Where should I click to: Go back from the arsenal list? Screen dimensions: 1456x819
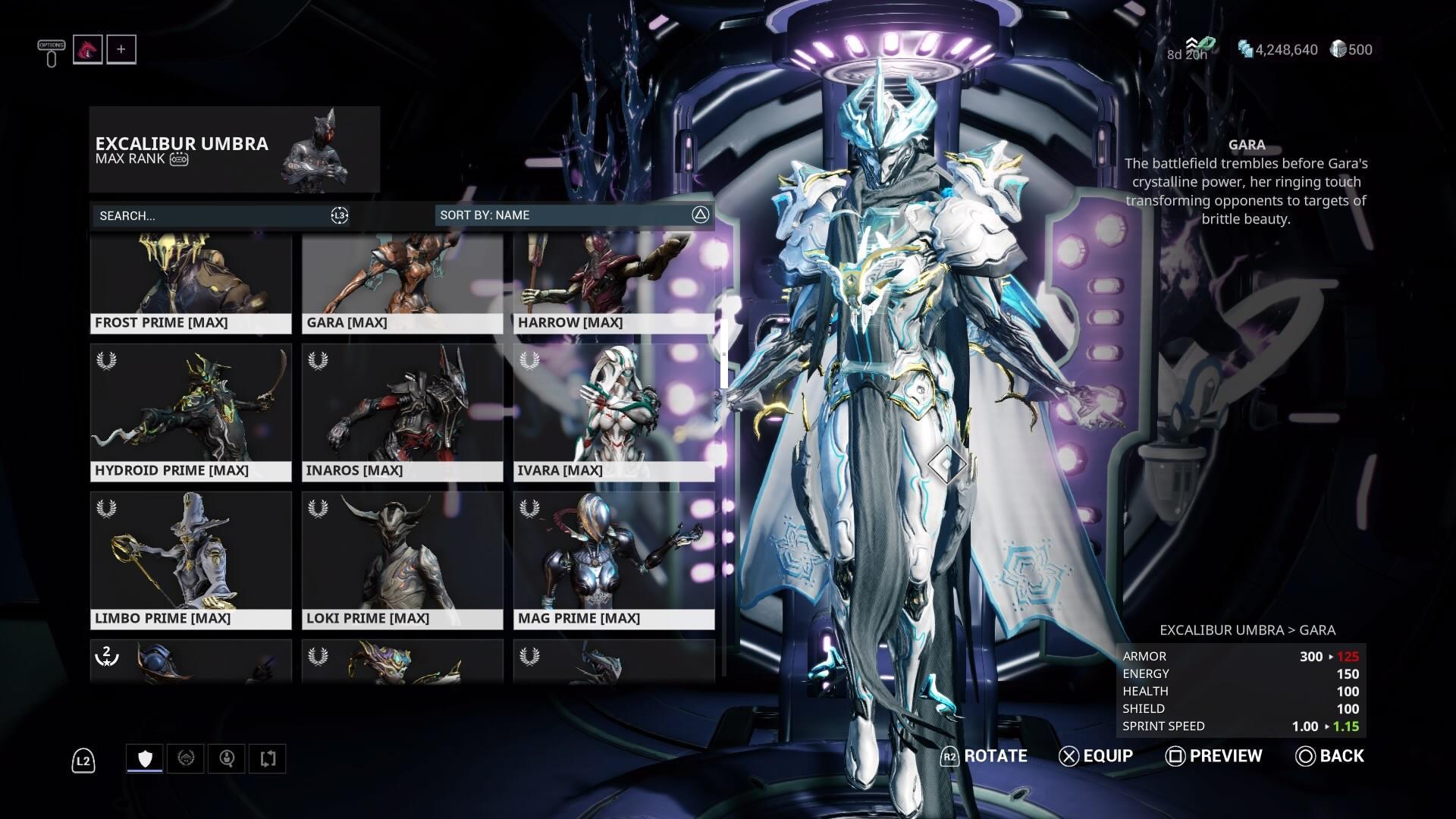click(x=1330, y=756)
